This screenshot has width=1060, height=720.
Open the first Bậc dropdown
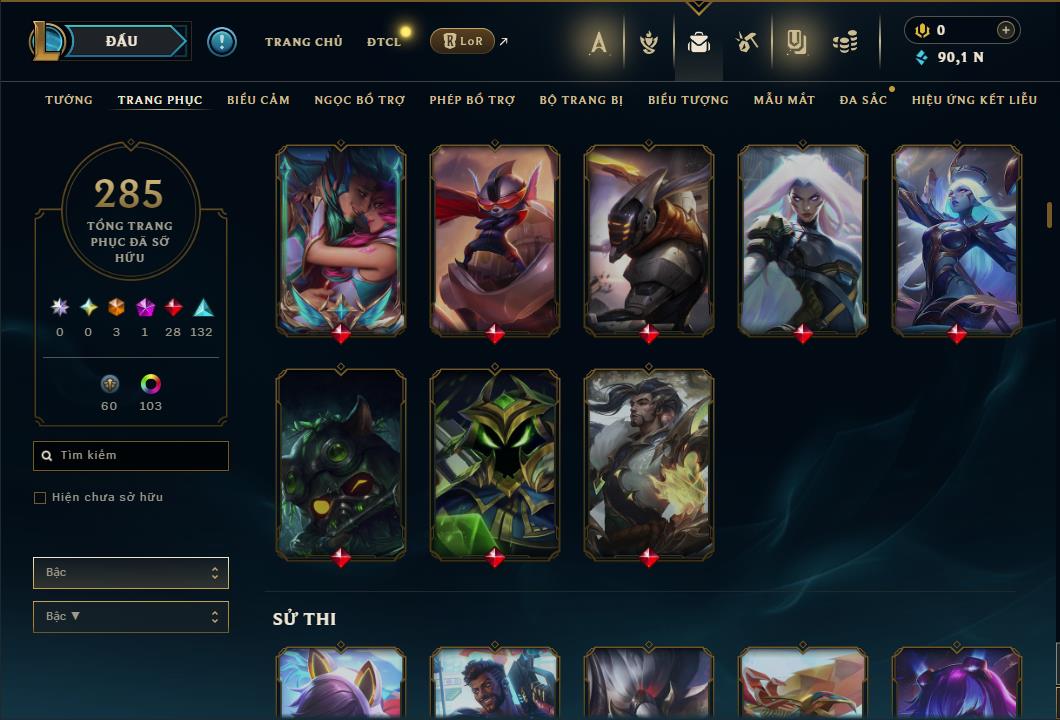click(x=131, y=573)
